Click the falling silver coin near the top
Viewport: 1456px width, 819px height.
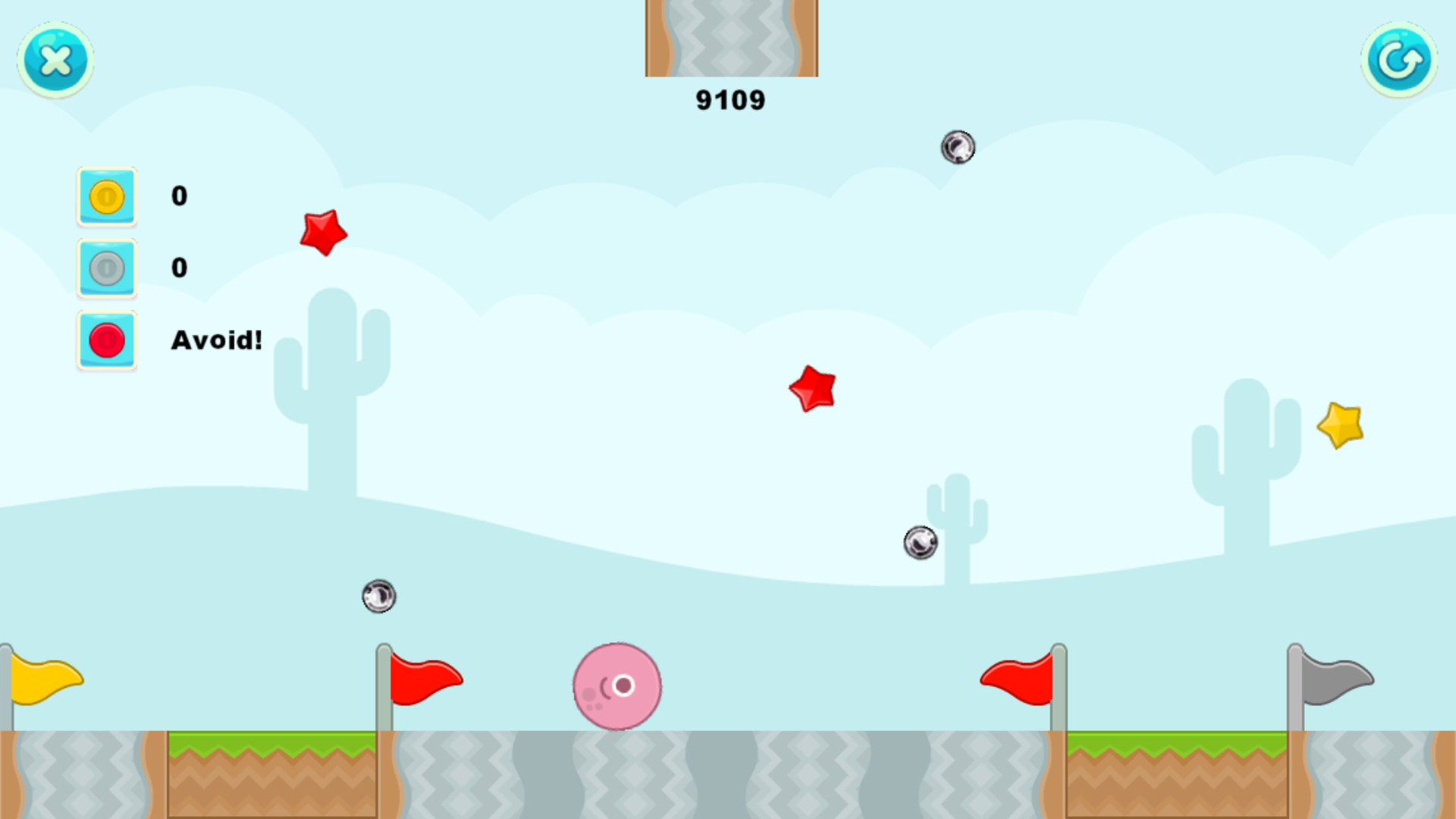coord(957,146)
